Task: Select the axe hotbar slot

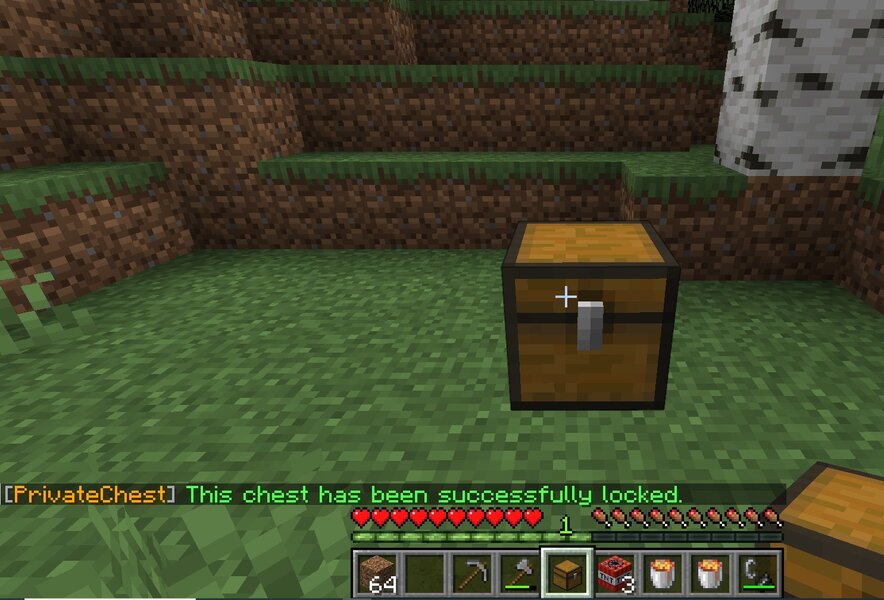Action: click(516, 574)
